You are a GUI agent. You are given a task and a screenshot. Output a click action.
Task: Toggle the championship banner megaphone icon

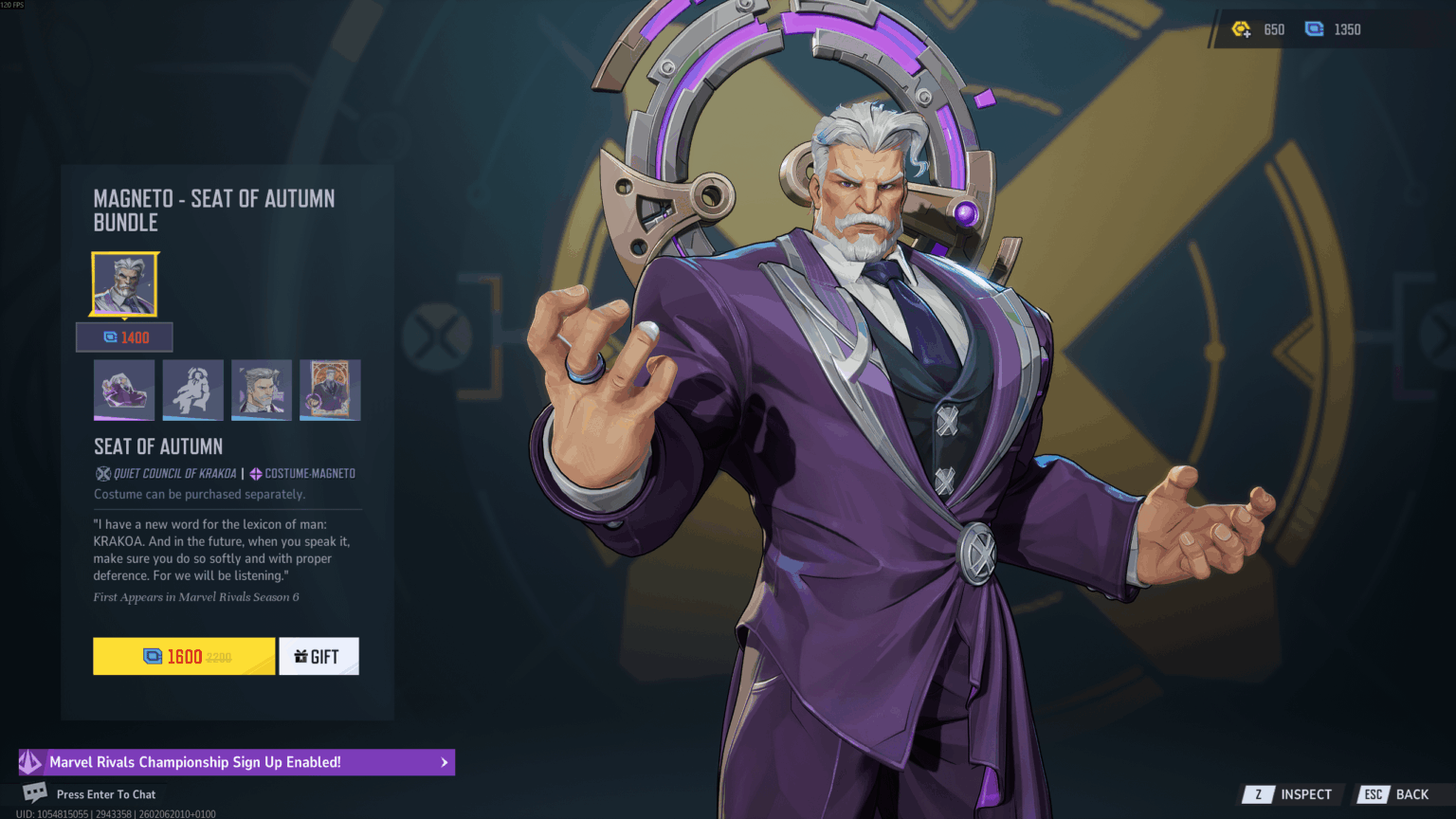click(x=31, y=761)
